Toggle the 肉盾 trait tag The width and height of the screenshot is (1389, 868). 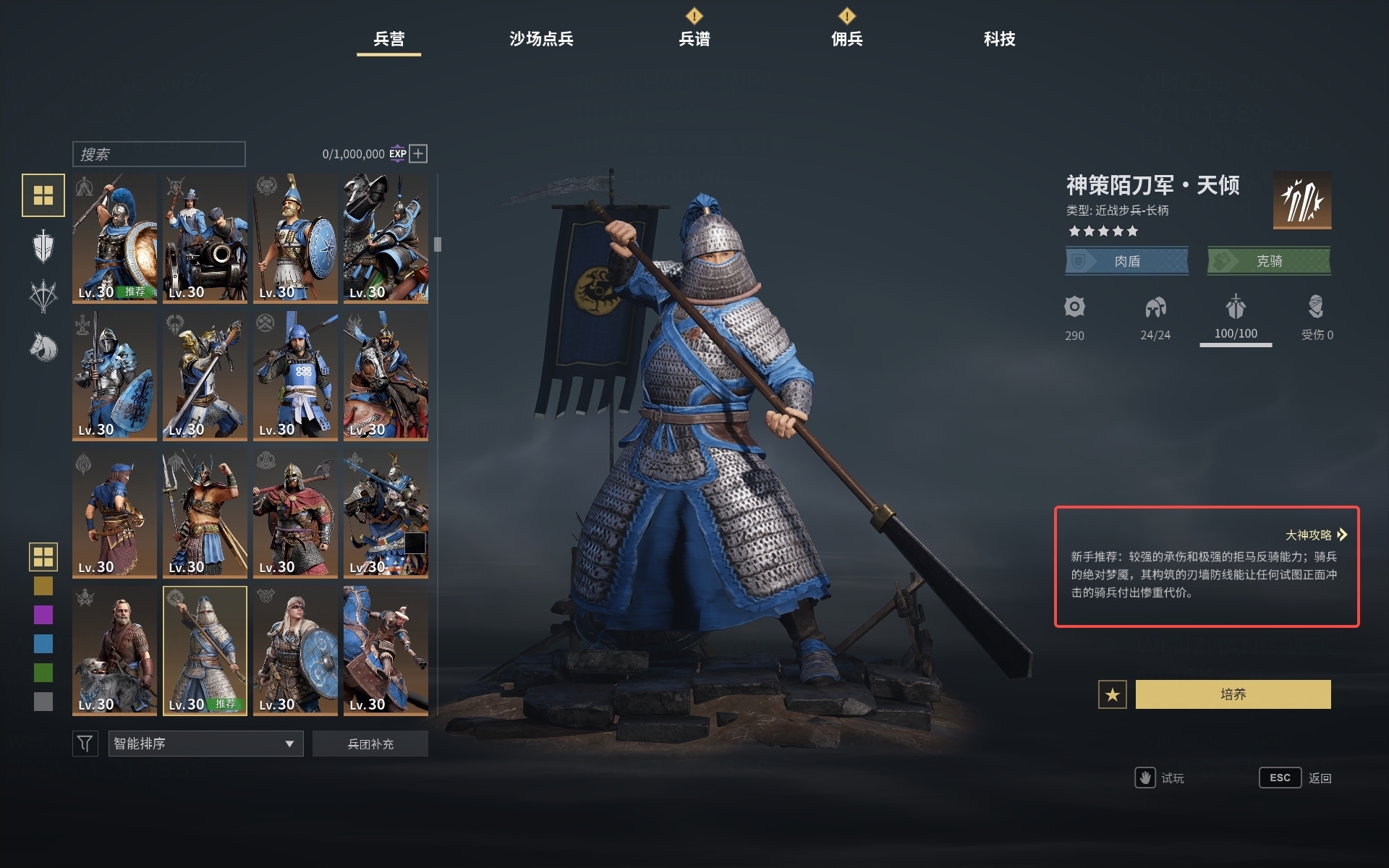click(x=1126, y=261)
